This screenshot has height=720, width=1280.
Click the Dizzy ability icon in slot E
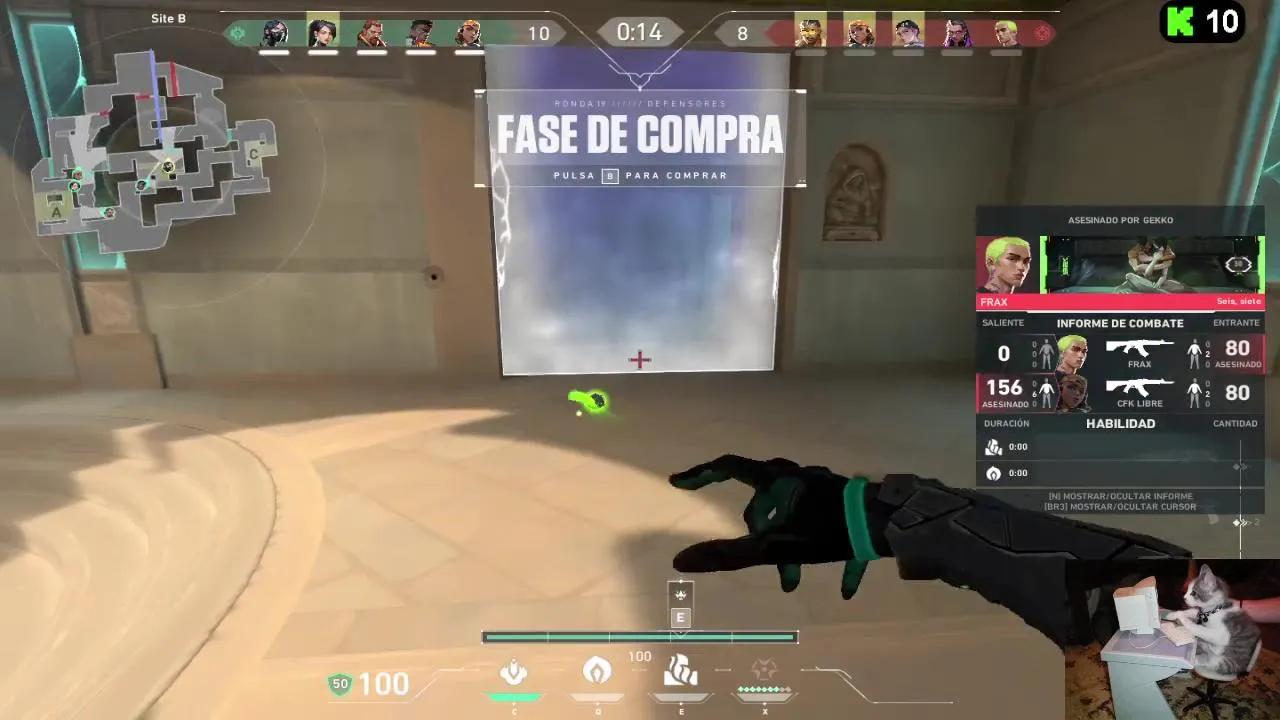point(680,672)
